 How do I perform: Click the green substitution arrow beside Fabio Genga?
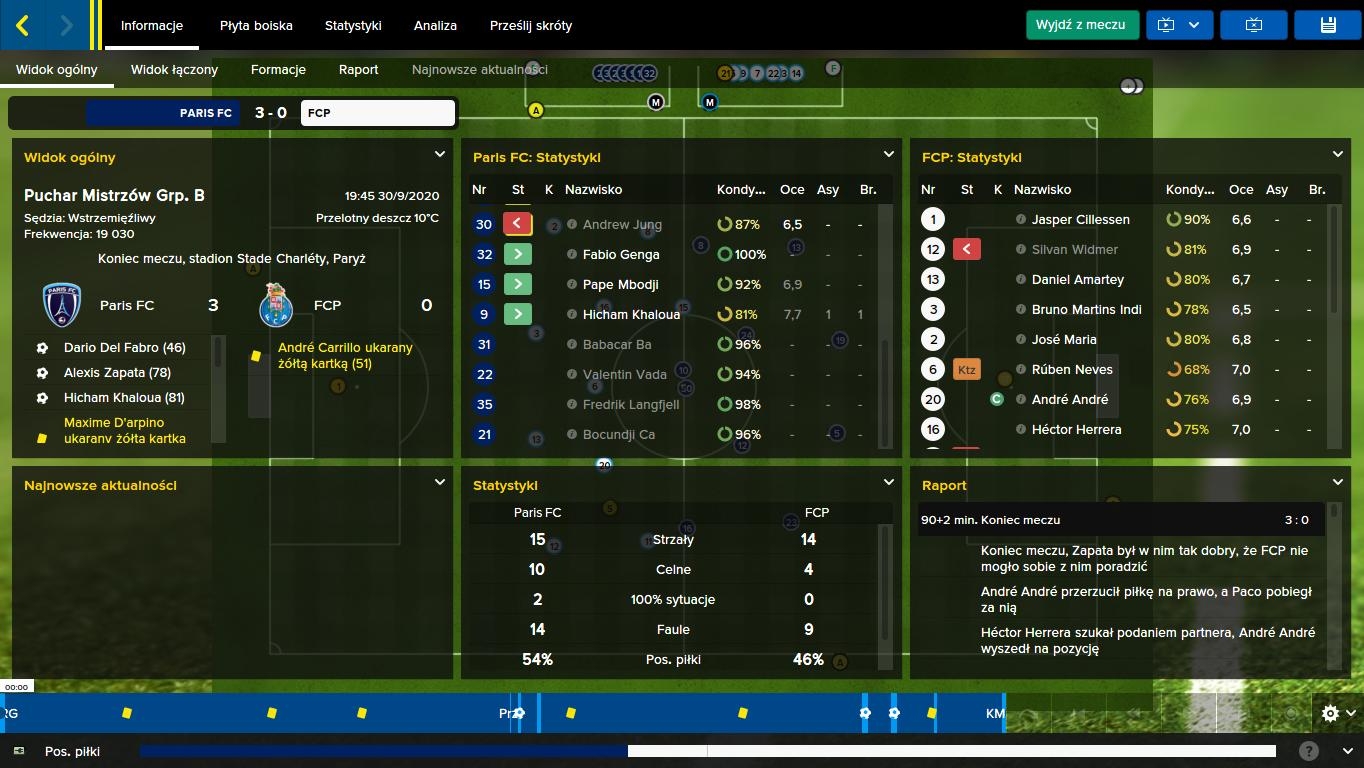click(x=517, y=253)
